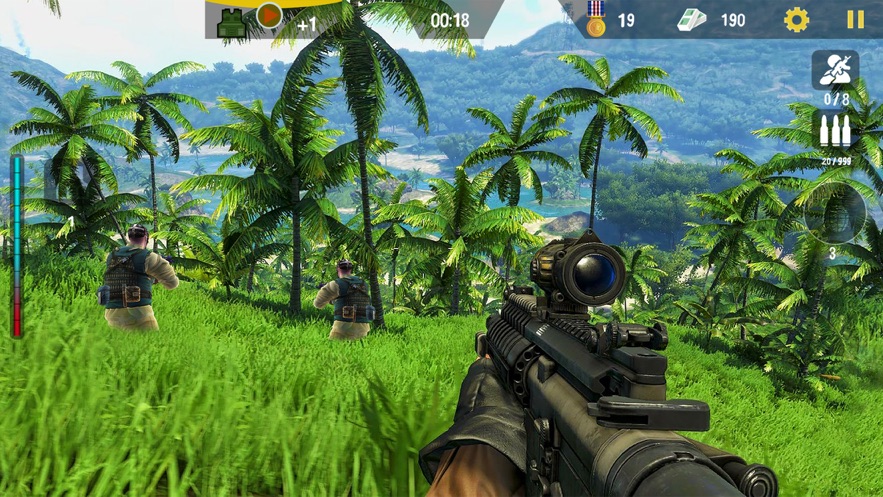This screenshot has height=497, width=883.
Task: Reload using the three bullets icon
Action: click(835, 131)
